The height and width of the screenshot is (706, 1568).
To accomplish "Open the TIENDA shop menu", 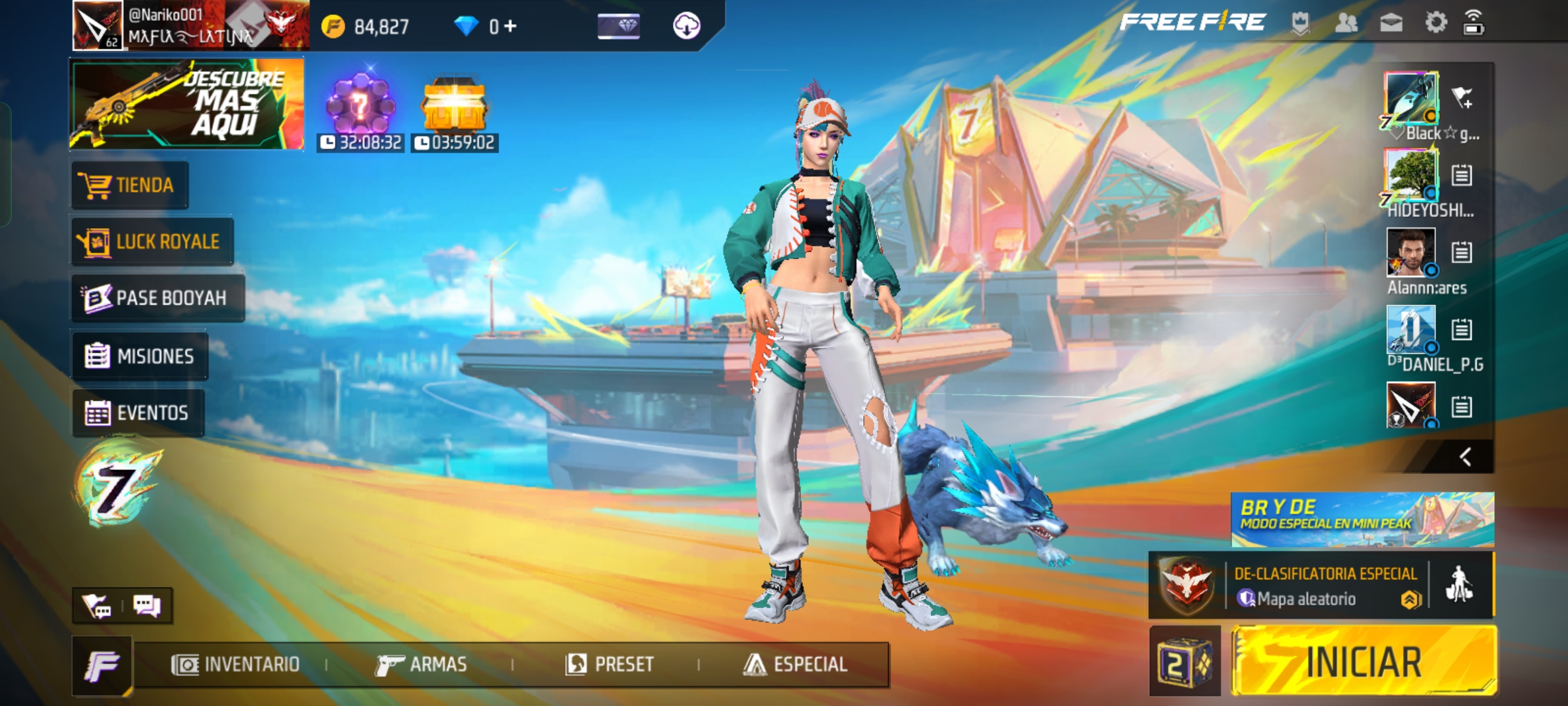I will pos(129,186).
